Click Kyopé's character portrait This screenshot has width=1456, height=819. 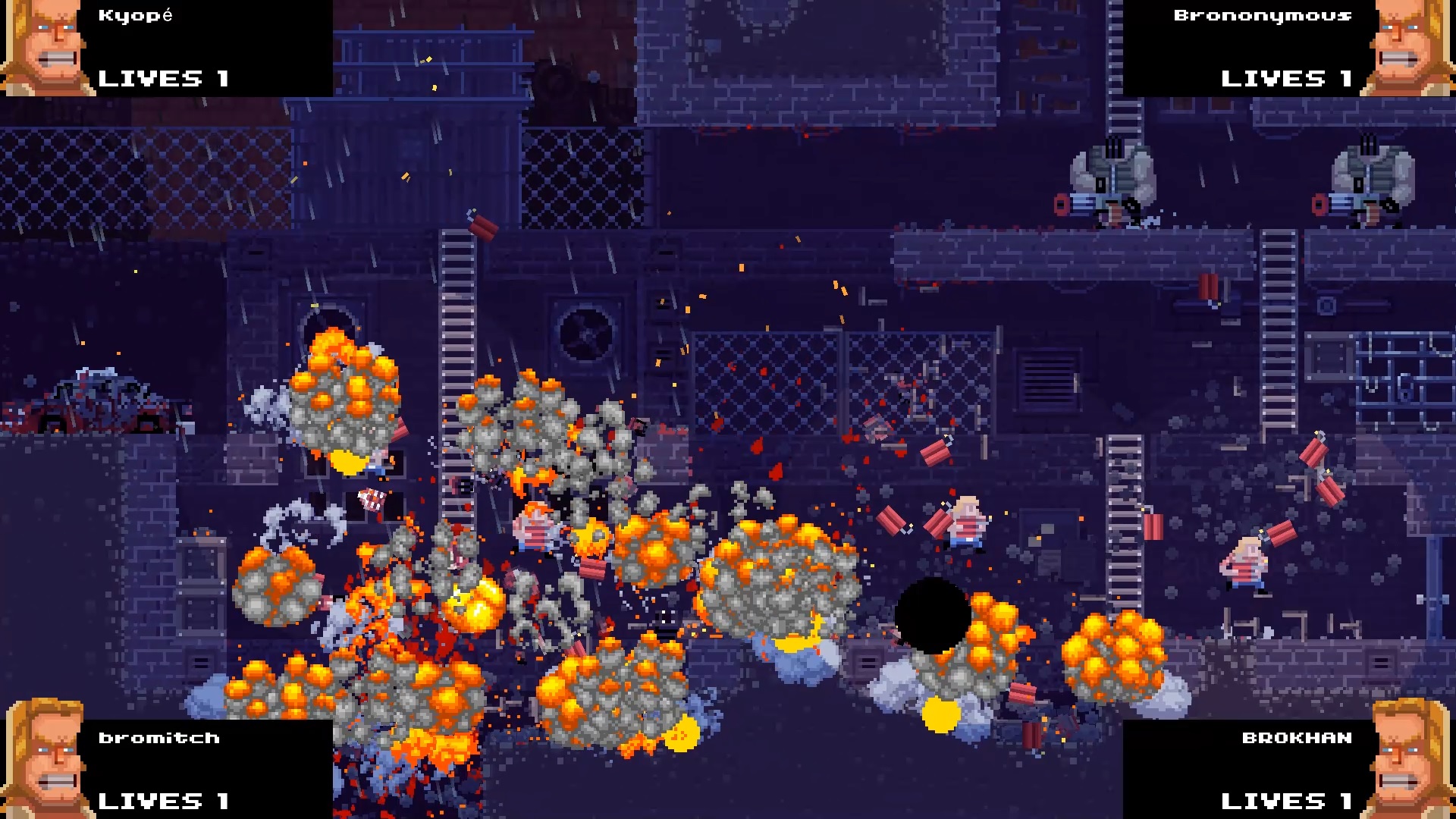[42, 47]
